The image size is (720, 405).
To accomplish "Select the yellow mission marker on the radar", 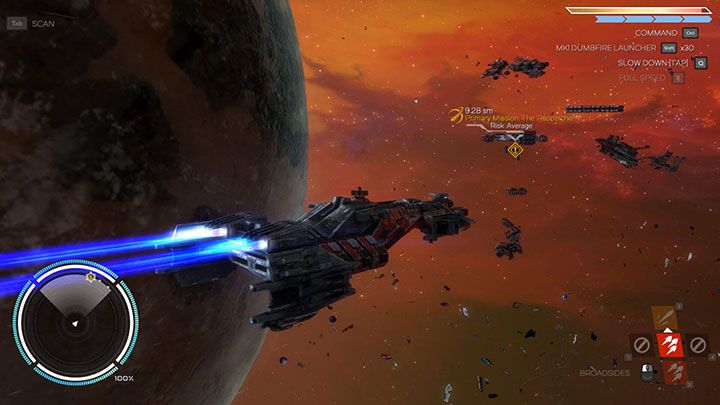I will point(91,274).
